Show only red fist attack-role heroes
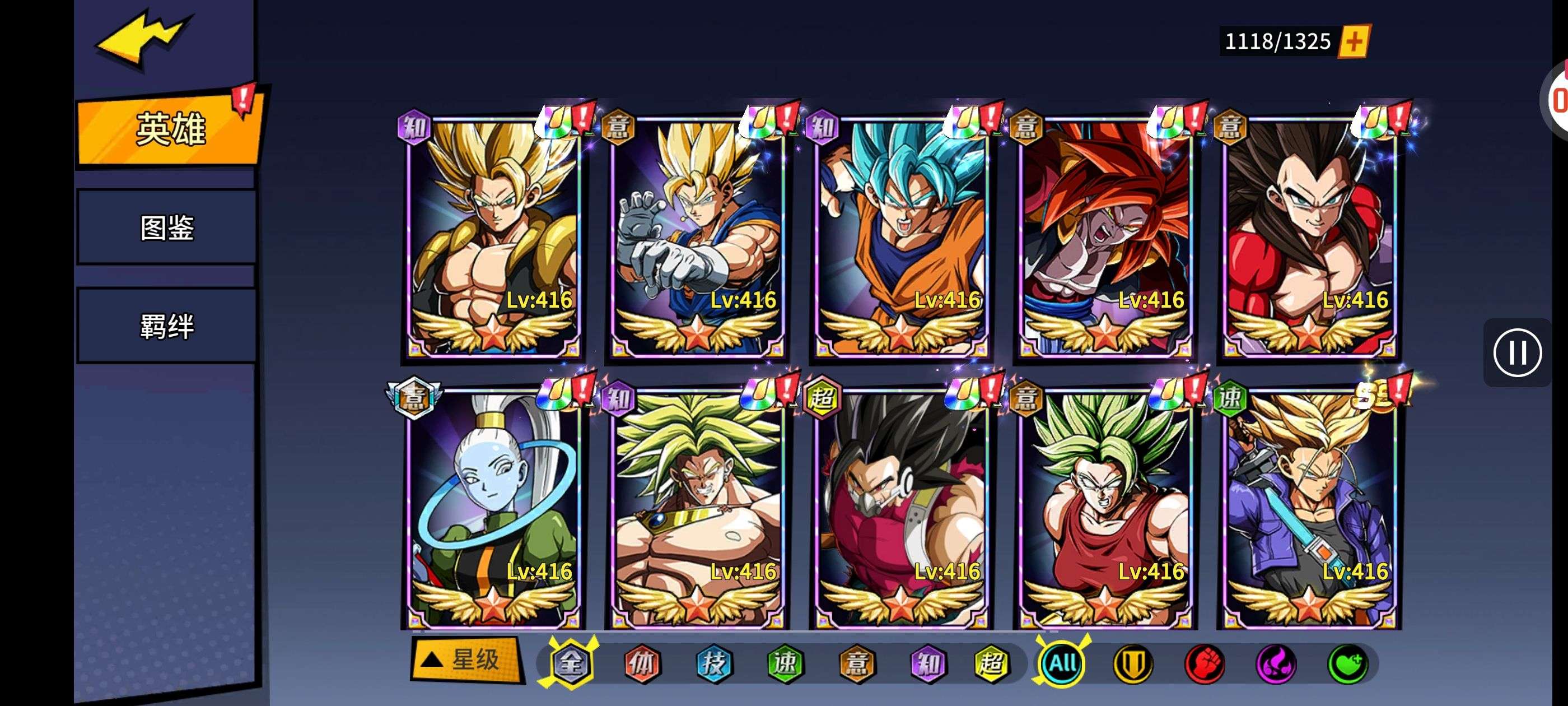The width and height of the screenshot is (1568, 706). pyautogui.click(x=1204, y=663)
